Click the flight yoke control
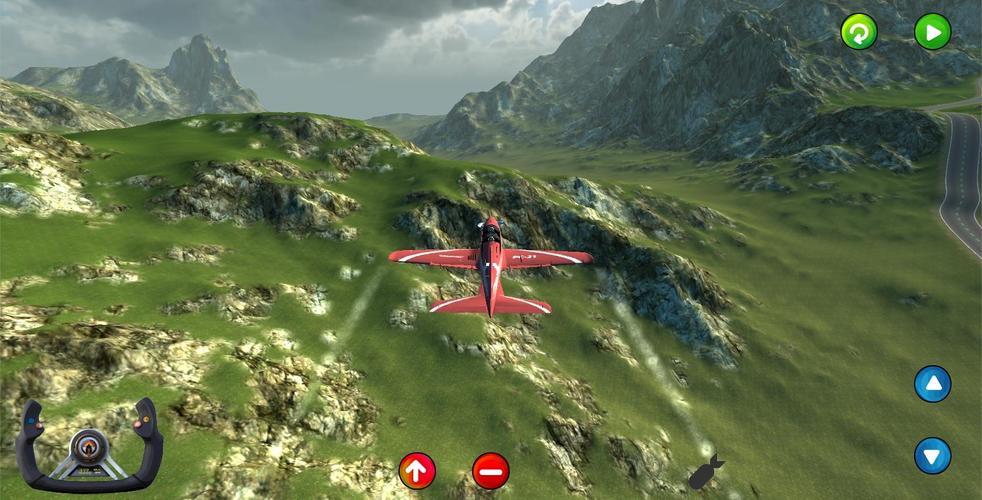Screen dimensions: 982x500 click(89, 447)
